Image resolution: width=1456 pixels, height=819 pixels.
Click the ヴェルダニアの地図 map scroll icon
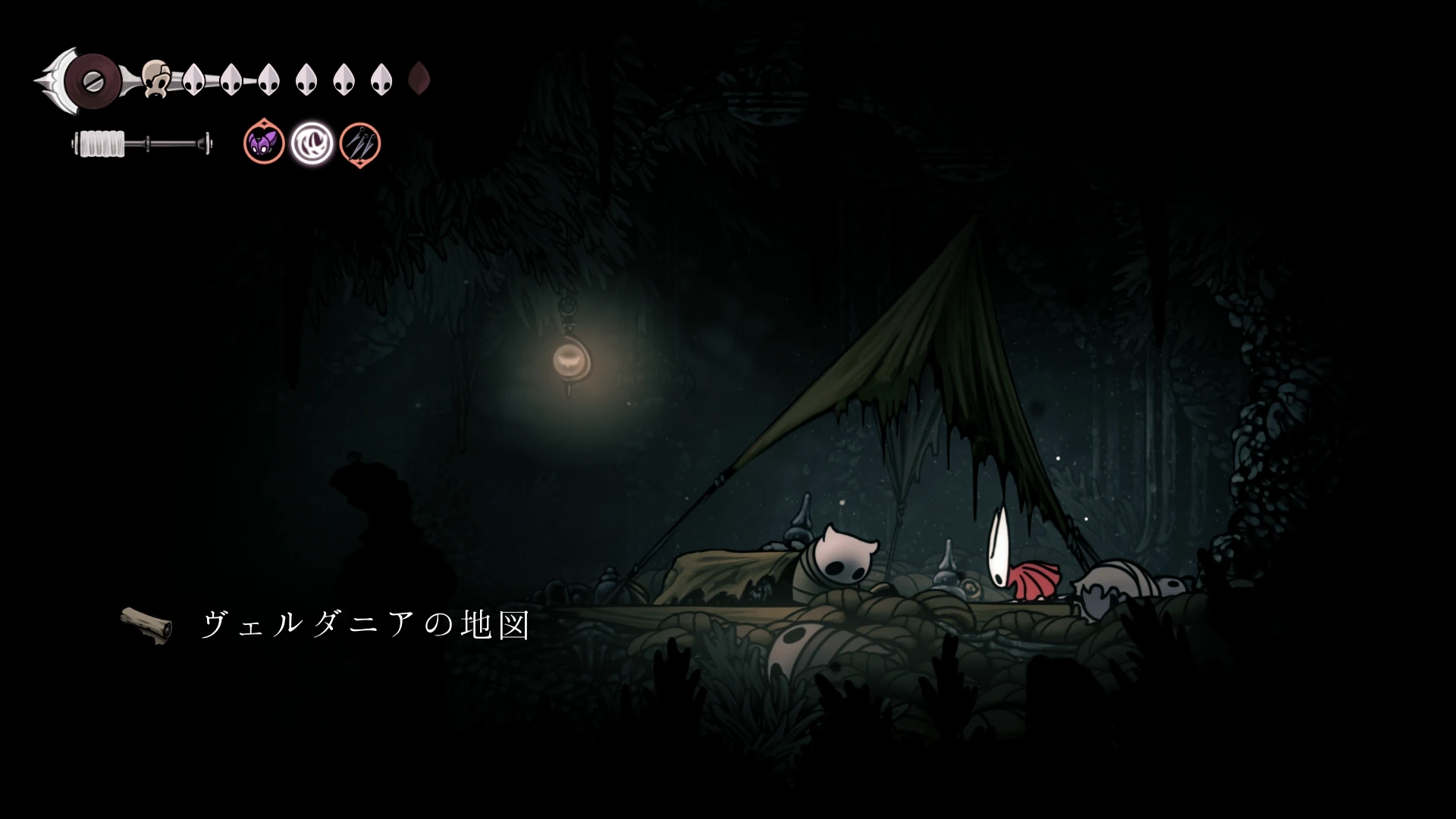tap(146, 625)
